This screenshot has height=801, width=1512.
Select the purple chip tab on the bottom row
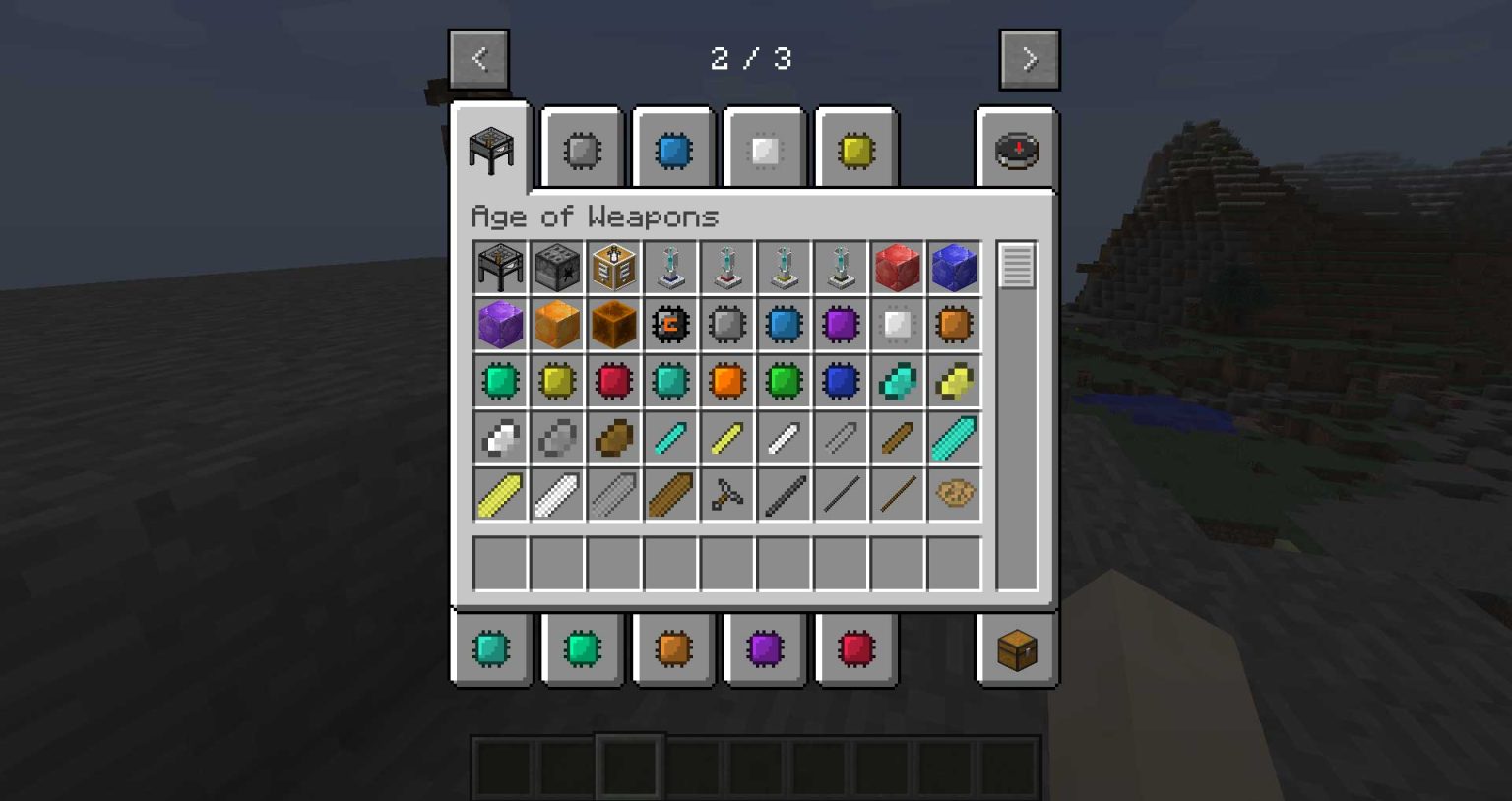click(x=765, y=648)
